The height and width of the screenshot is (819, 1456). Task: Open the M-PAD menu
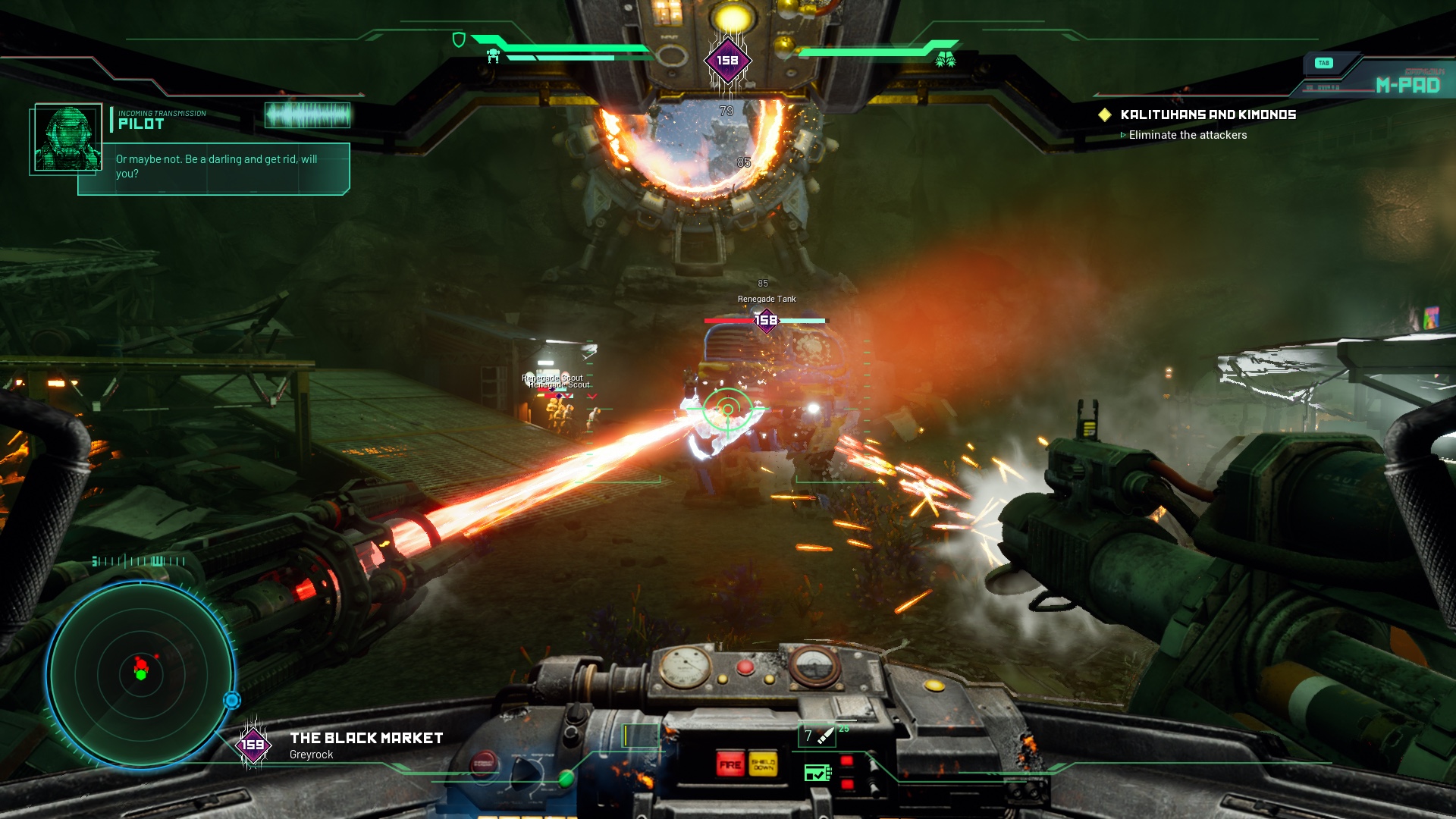1407,85
